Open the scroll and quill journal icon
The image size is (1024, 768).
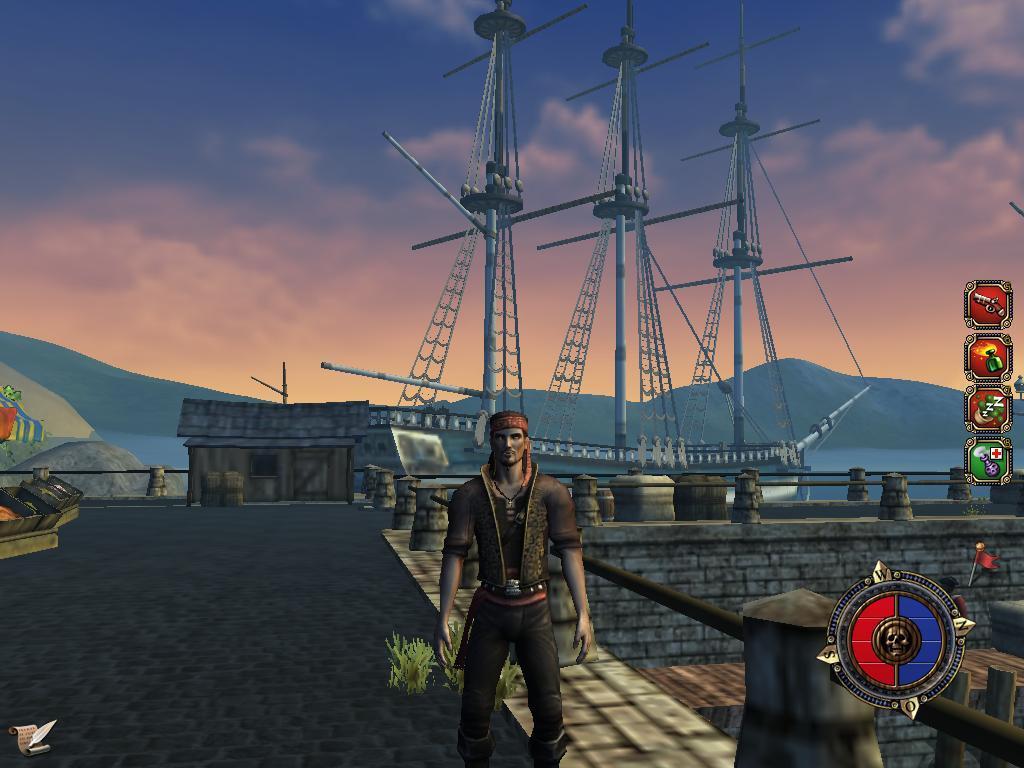coord(32,737)
